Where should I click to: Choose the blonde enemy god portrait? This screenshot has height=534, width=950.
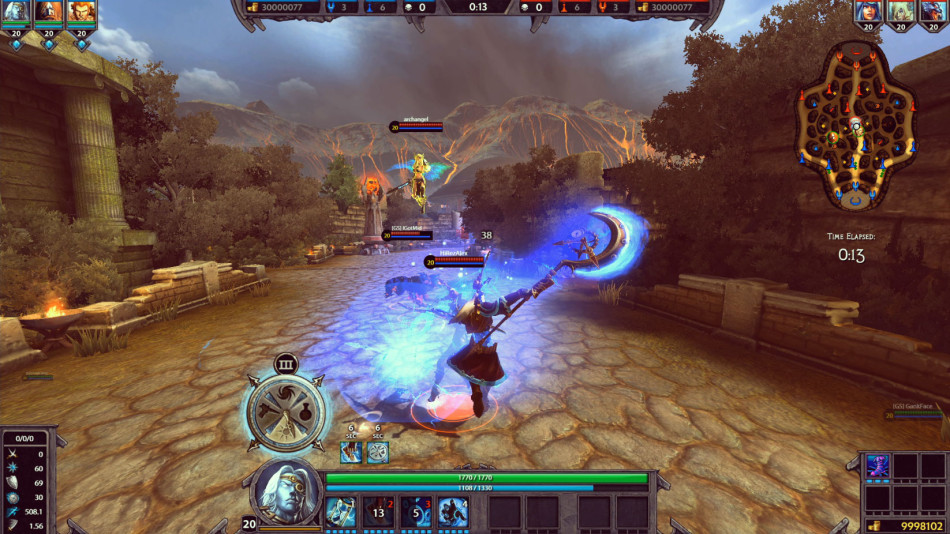[901, 12]
